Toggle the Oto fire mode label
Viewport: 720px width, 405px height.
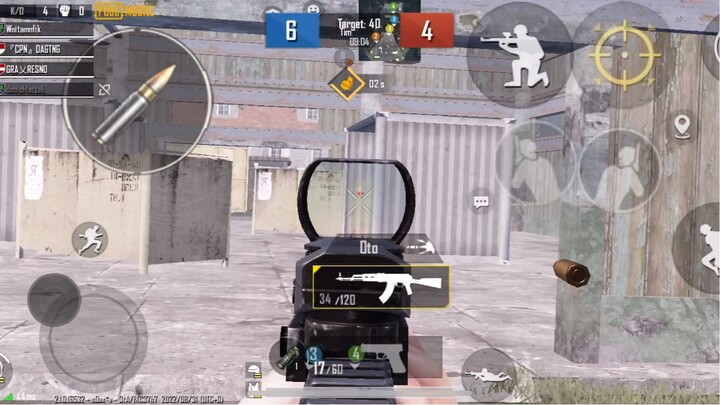coord(369,246)
